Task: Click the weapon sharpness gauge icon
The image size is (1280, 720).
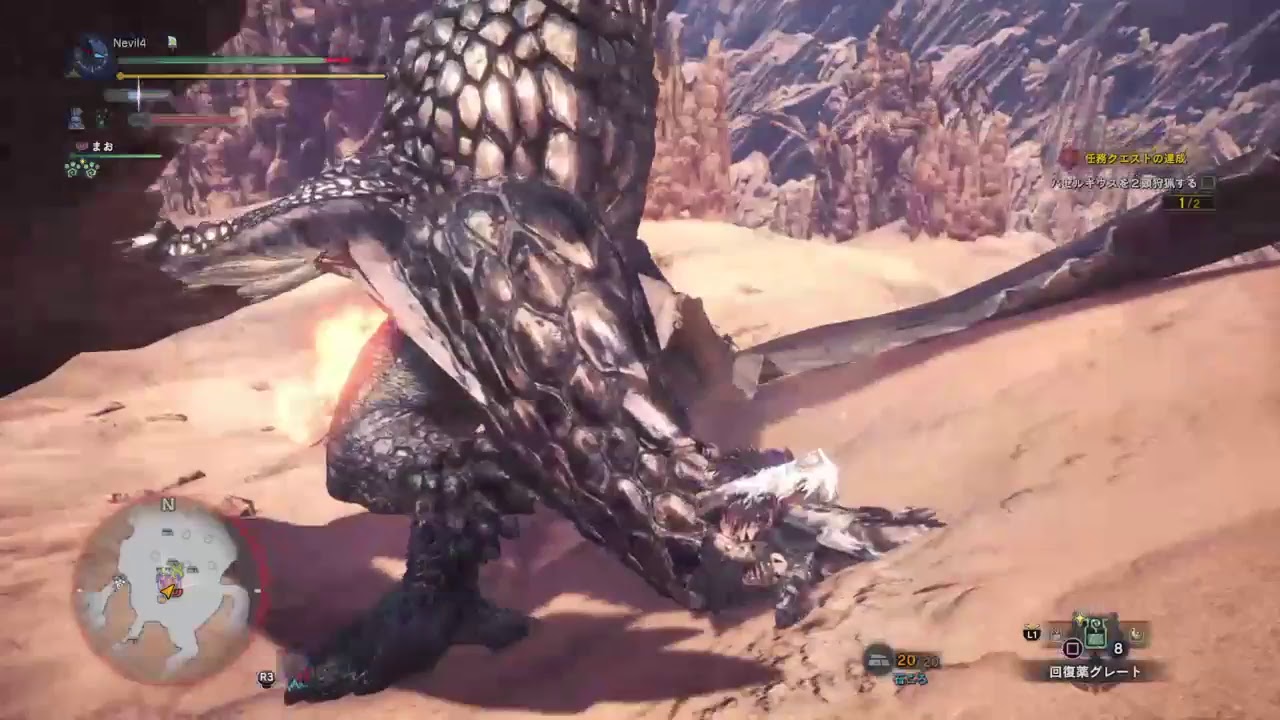Action: click(137, 94)
